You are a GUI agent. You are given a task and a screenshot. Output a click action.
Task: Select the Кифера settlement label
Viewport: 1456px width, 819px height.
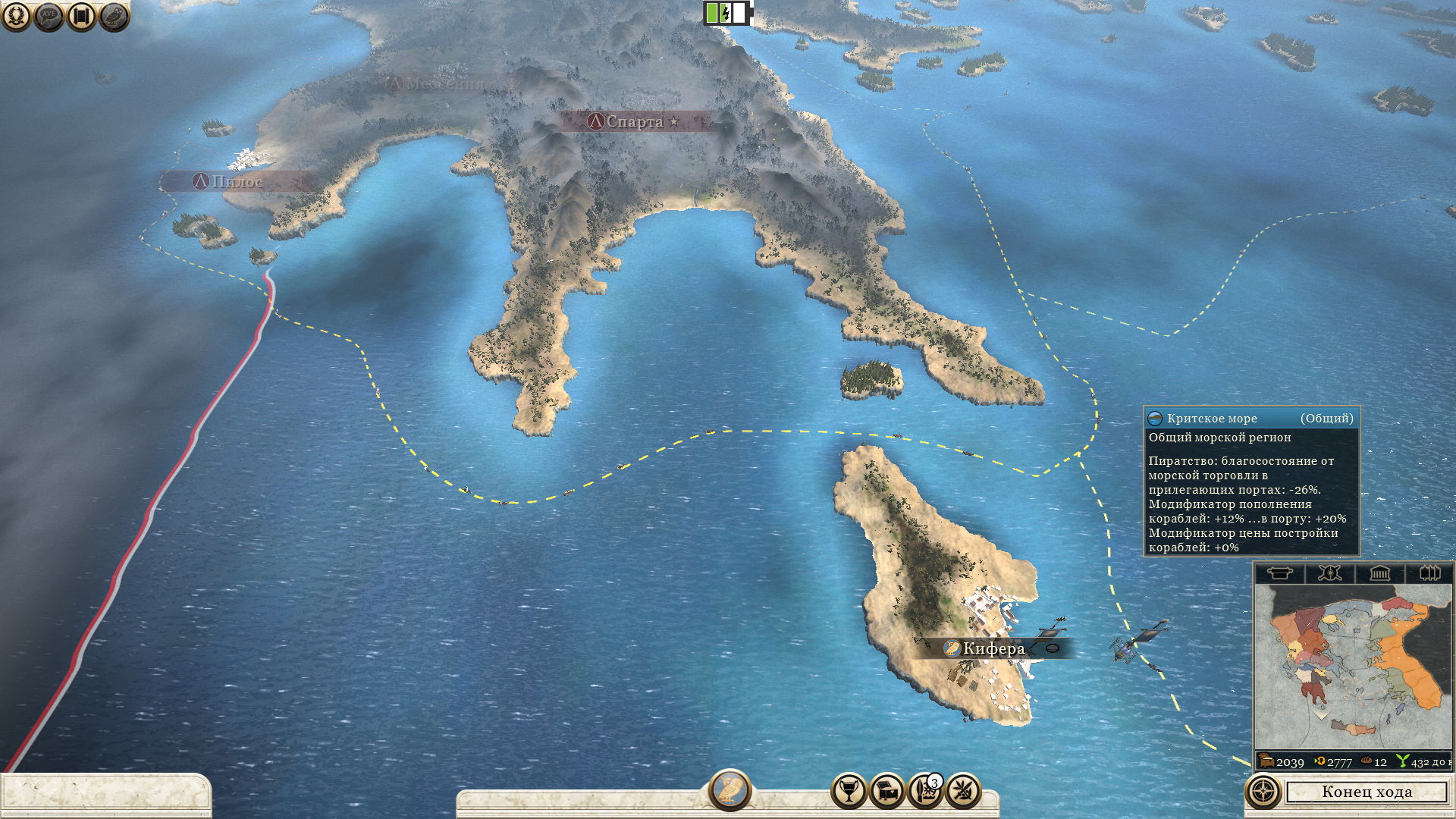tap(993, 648)
